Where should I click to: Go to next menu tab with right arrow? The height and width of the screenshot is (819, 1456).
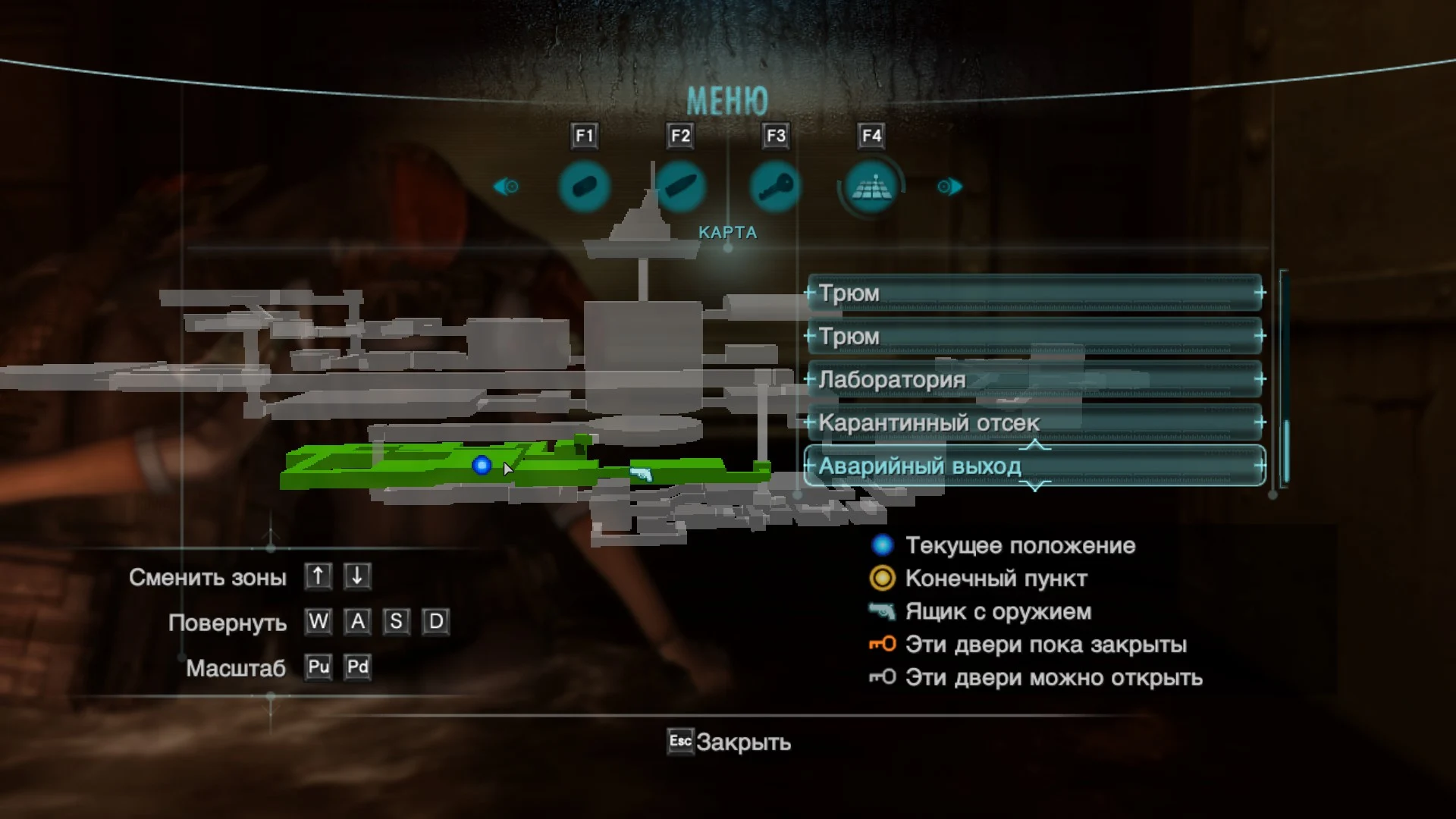949,187
